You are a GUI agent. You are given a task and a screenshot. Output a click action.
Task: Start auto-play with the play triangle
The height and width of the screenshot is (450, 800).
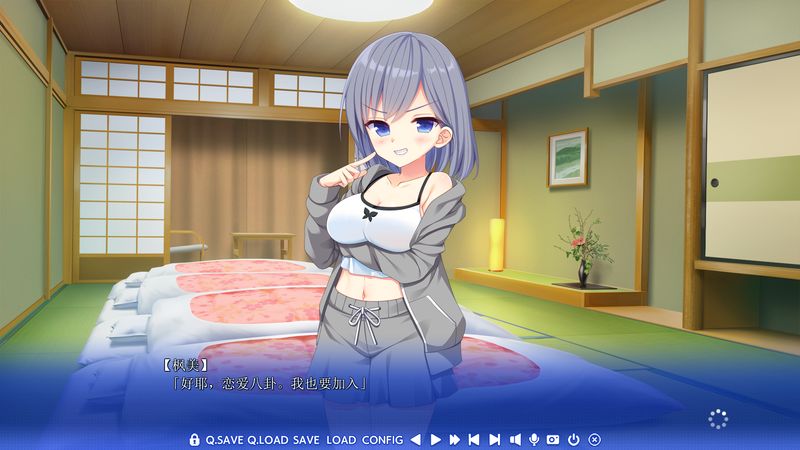tap(435, 439)
